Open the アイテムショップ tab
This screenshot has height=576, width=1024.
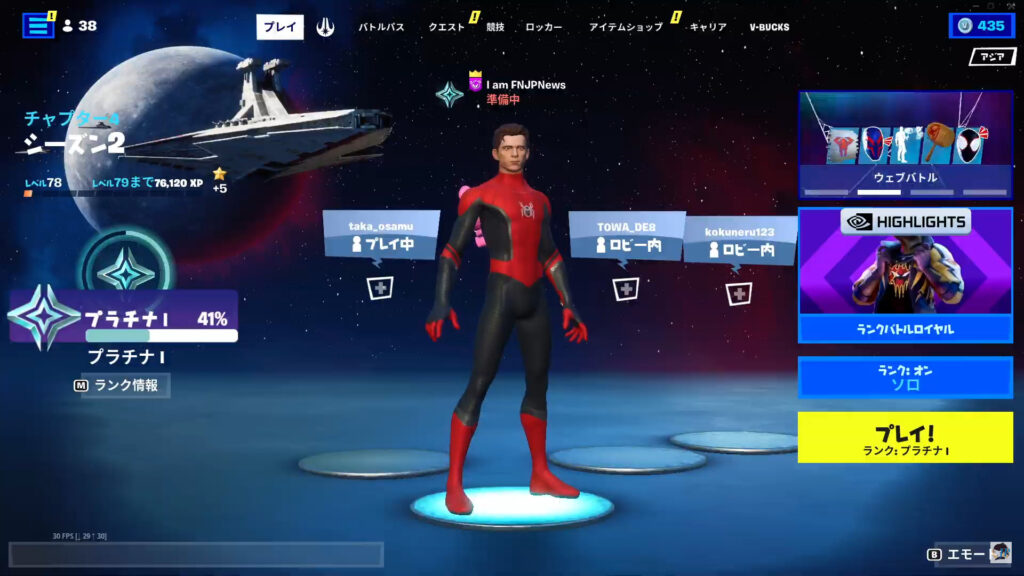625,27
